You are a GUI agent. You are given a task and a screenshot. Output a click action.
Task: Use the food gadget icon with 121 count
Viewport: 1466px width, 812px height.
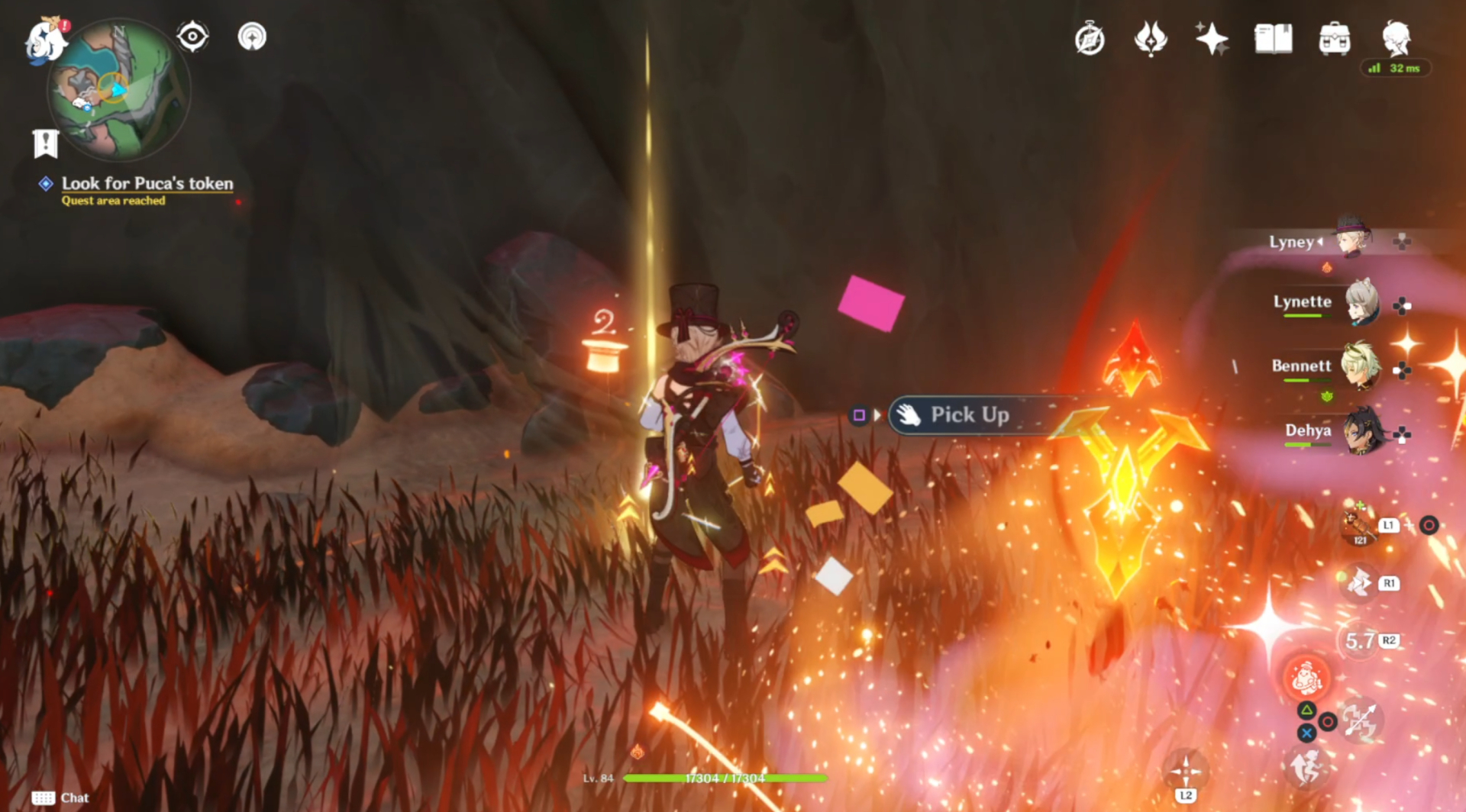[1358, 527]
